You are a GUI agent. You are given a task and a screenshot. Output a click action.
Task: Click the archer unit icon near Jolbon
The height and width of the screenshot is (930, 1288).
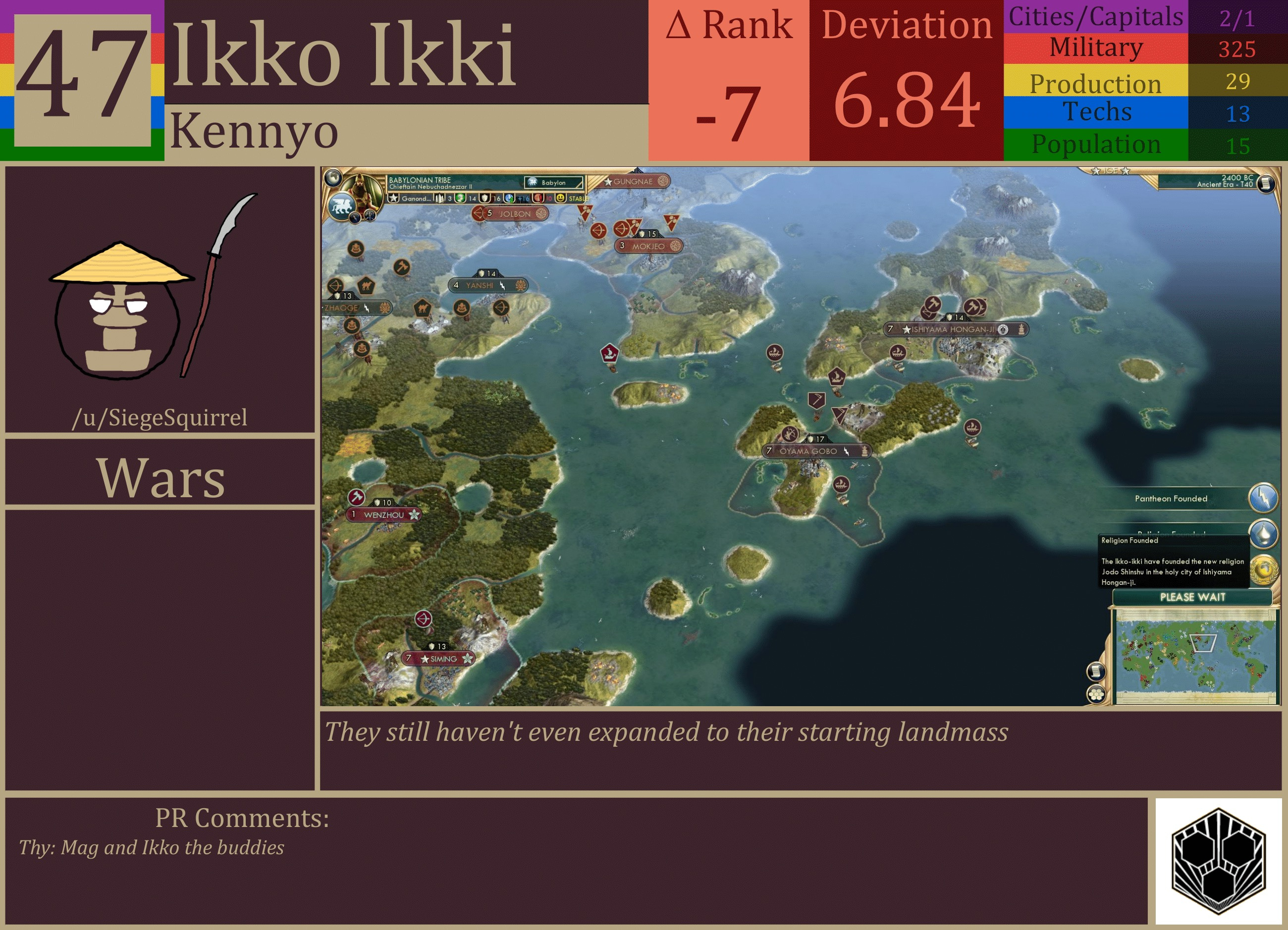coord(478,214)
